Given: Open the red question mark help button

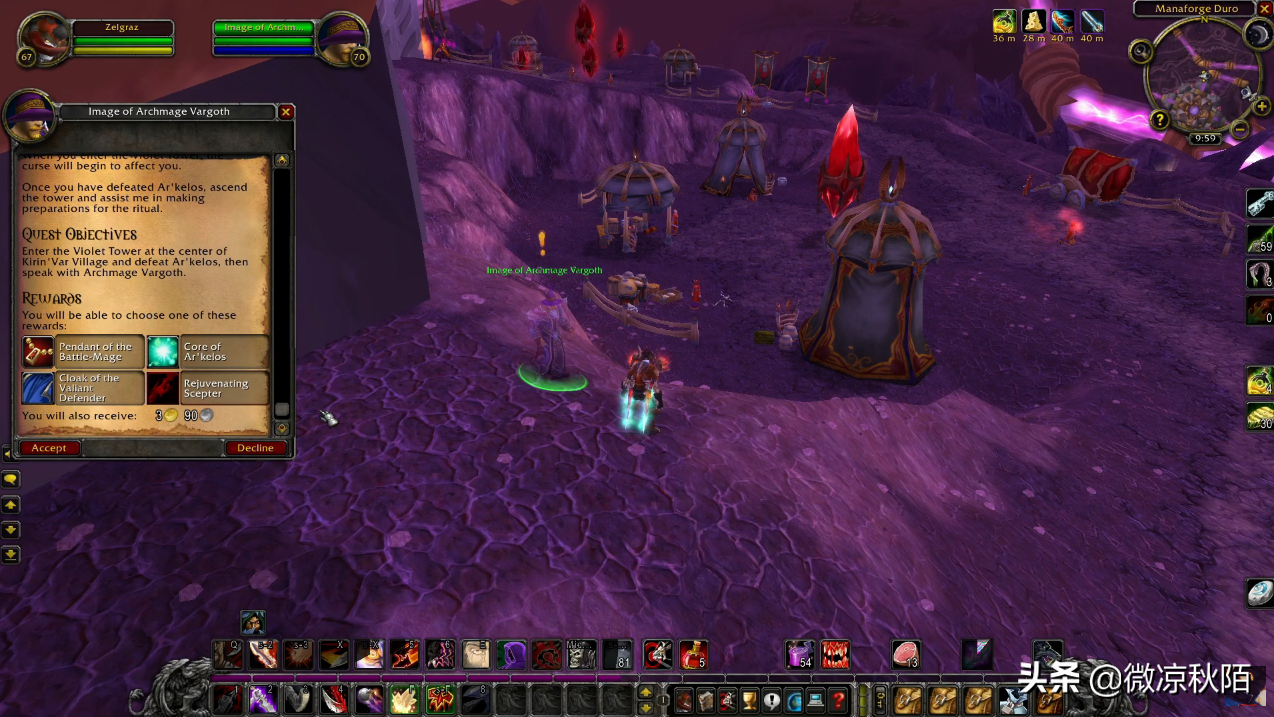Looking at the screenshot, I should [839, 700].
